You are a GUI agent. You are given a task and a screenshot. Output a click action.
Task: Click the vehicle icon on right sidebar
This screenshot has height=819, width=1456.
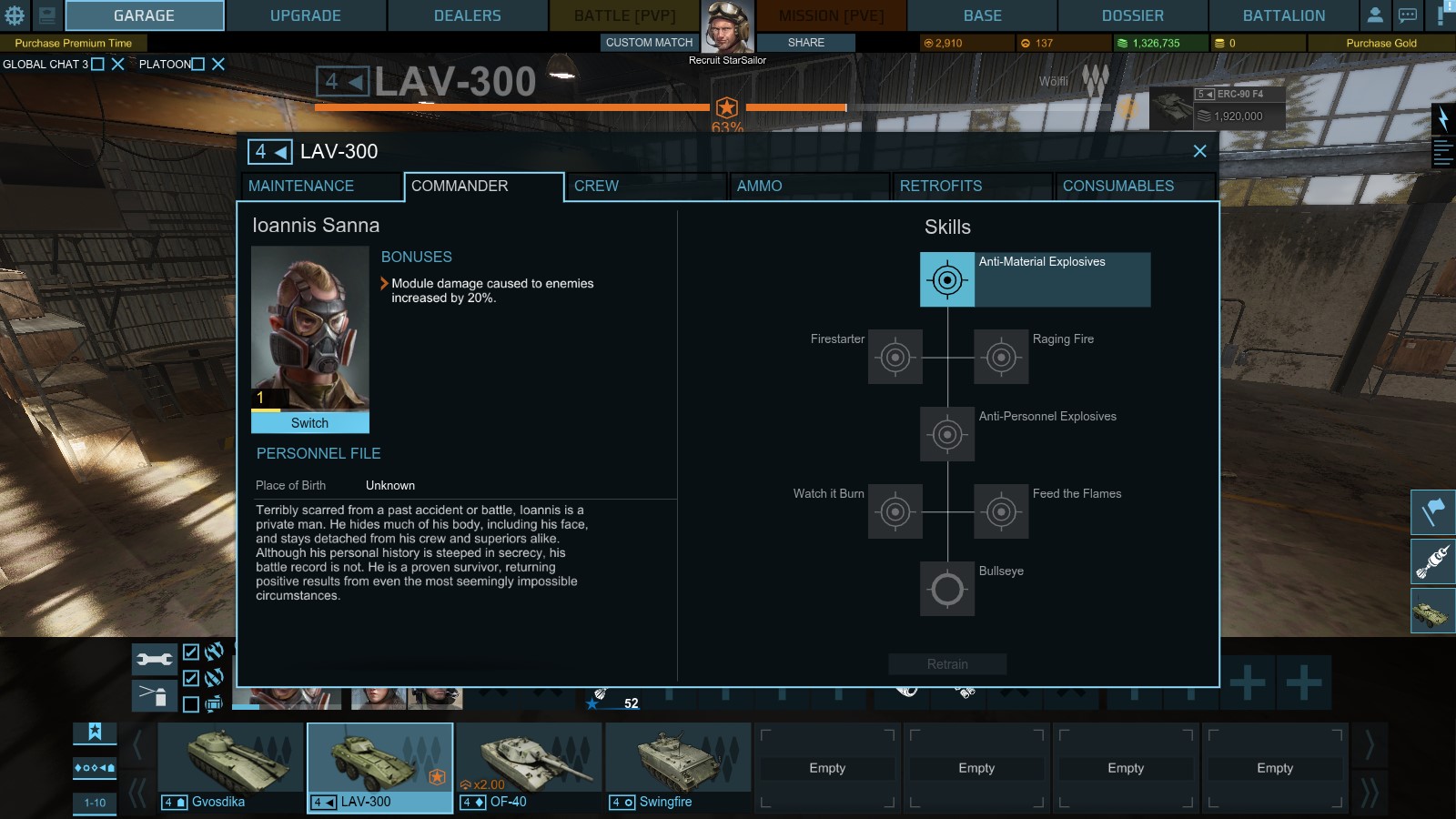point(1432,610)
